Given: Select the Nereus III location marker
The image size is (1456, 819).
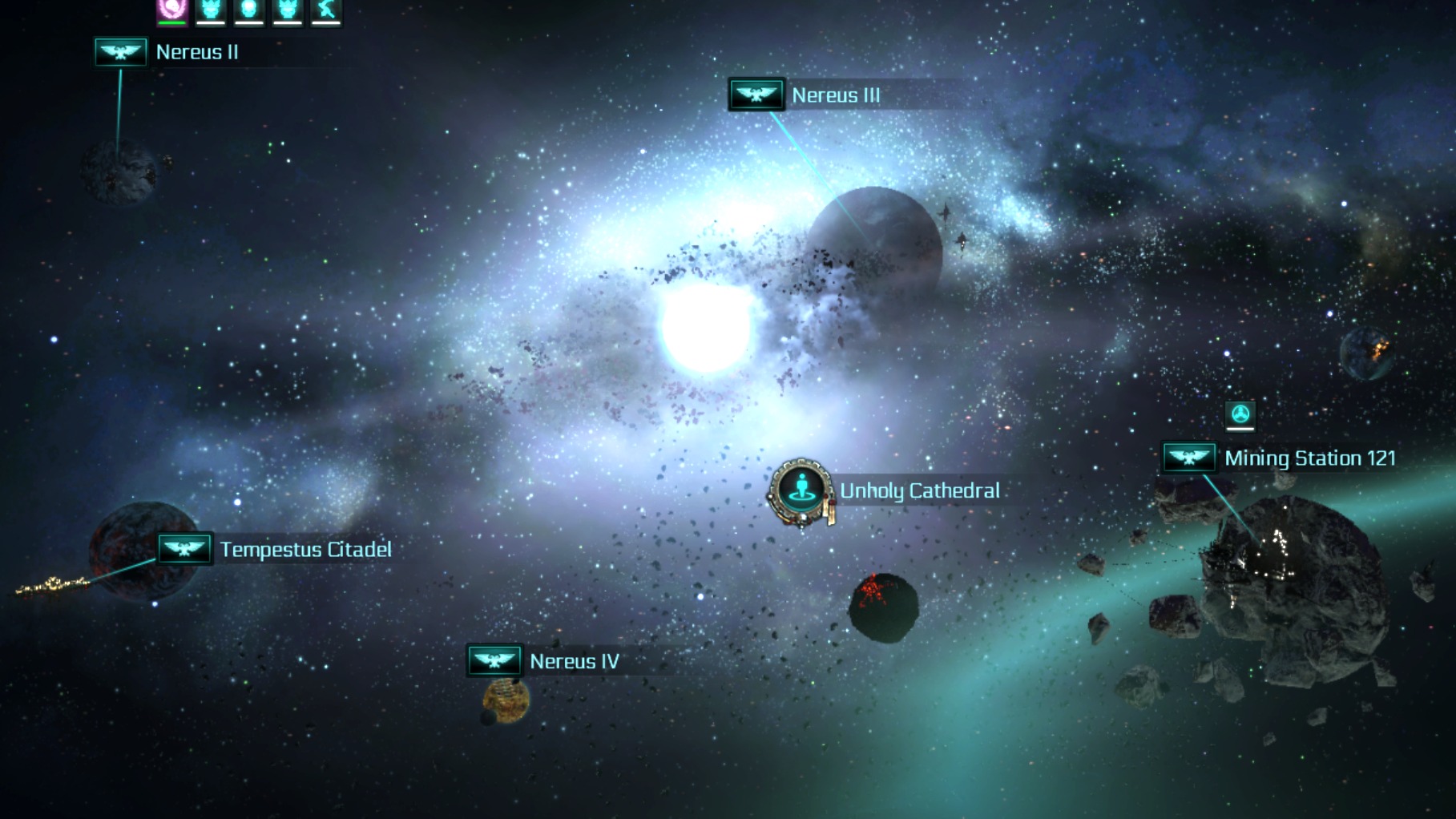Looking at the screenshot, I should 756,95.
